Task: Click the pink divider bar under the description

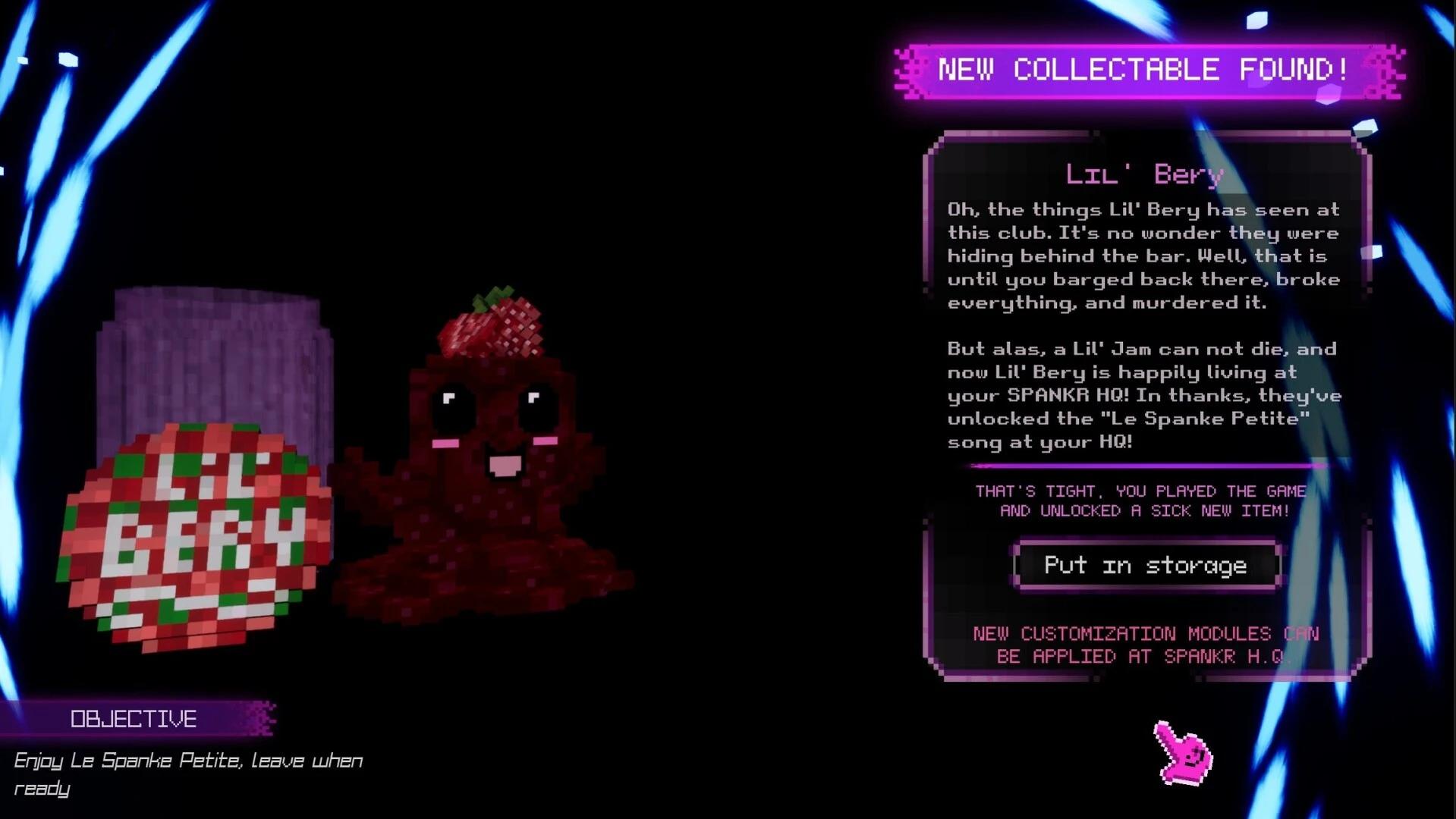Action: [x=1142, y=464]
